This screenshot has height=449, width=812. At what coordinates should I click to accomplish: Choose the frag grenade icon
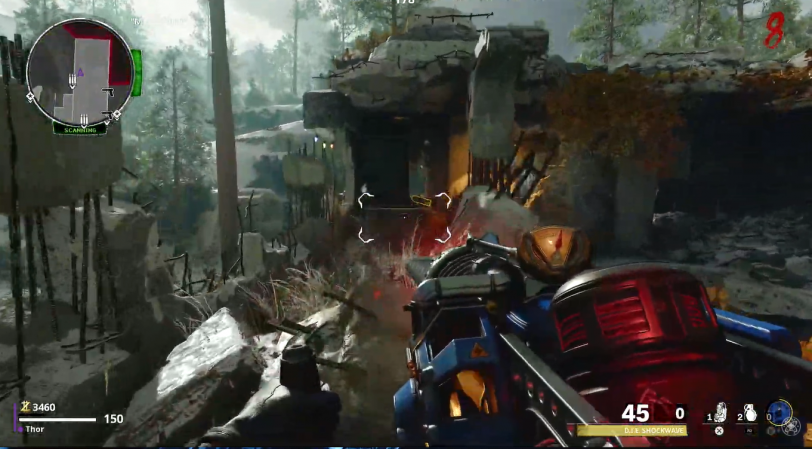(x=749, y=413)
